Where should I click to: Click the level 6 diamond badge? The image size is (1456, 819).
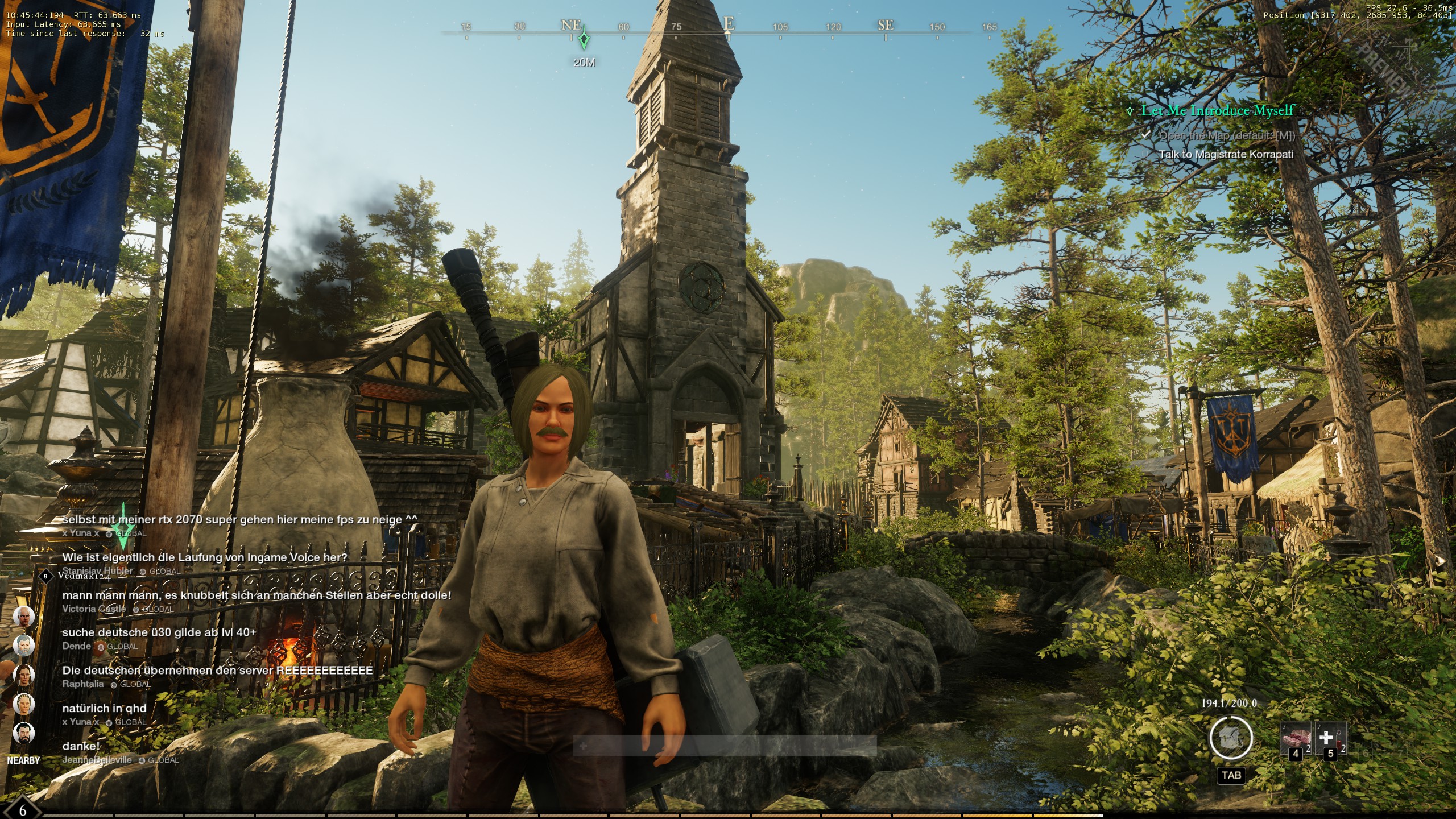tap(23, 810)
